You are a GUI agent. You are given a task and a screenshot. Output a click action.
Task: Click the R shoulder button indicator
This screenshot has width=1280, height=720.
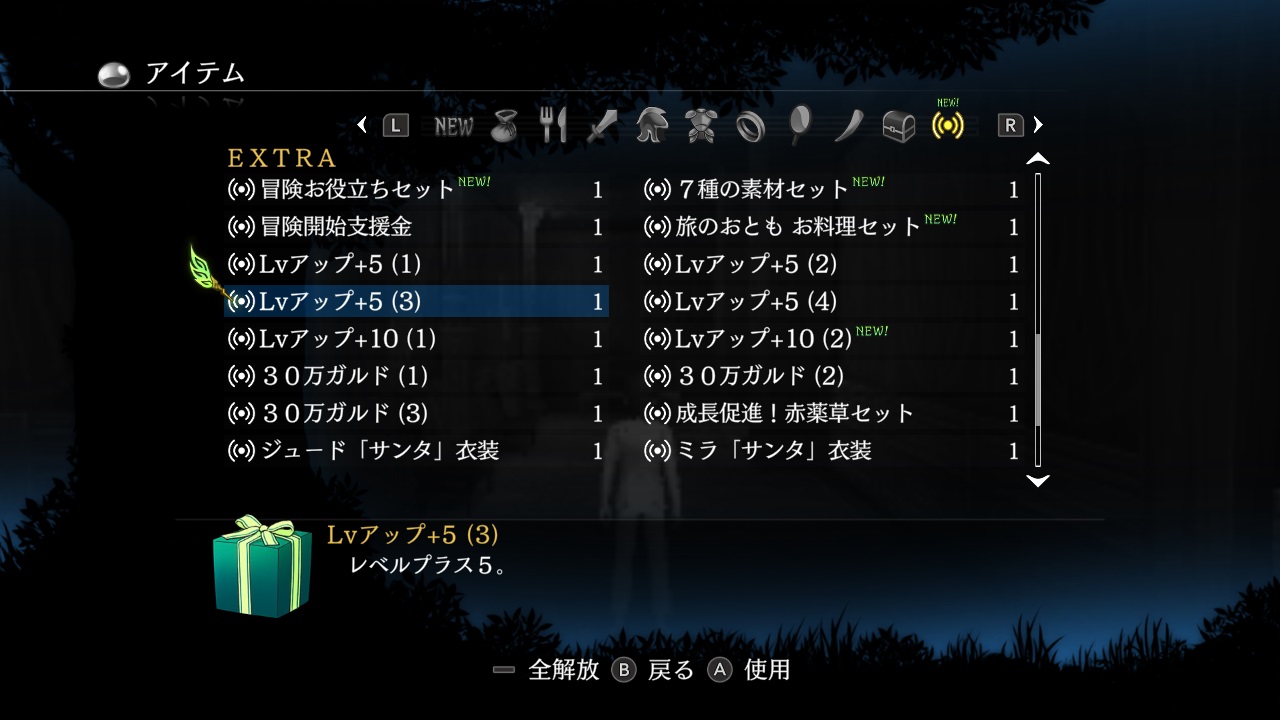[x=1010, y=124]
